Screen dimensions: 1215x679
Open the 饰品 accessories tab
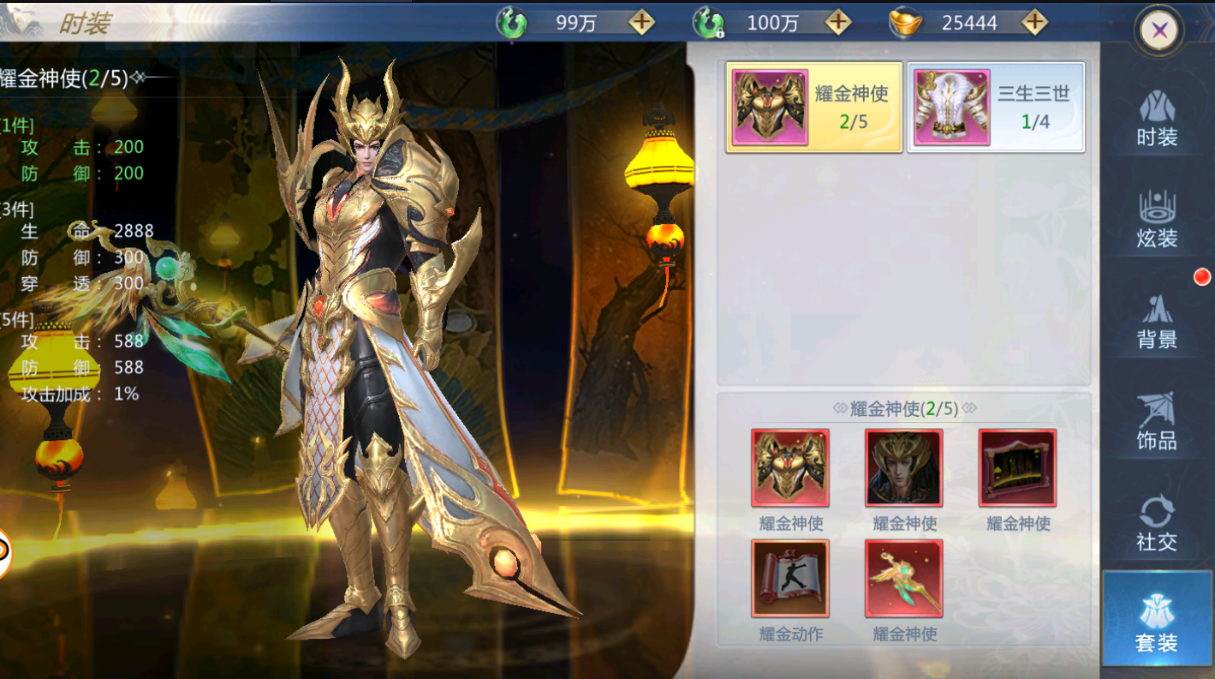pos(1157,421)
